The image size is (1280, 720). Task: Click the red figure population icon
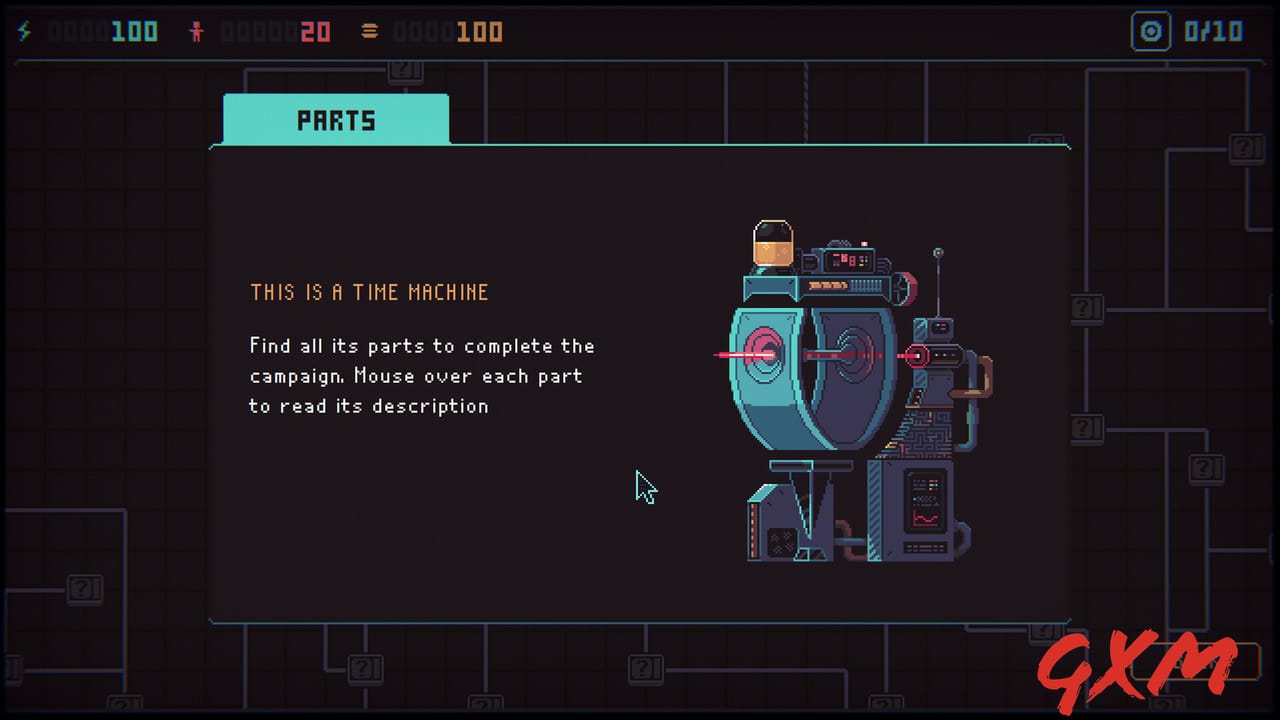tap(197, 30)
